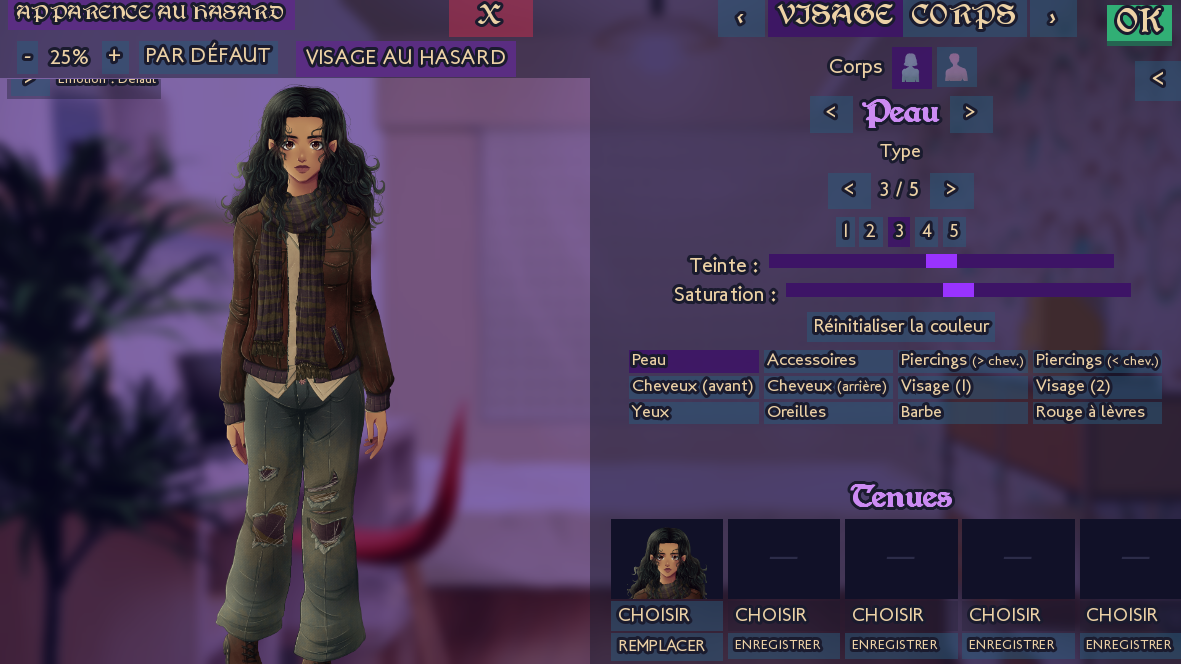Click the Visage au hasard button
The image size is (1181, 664).
click(x=405, y=57)
